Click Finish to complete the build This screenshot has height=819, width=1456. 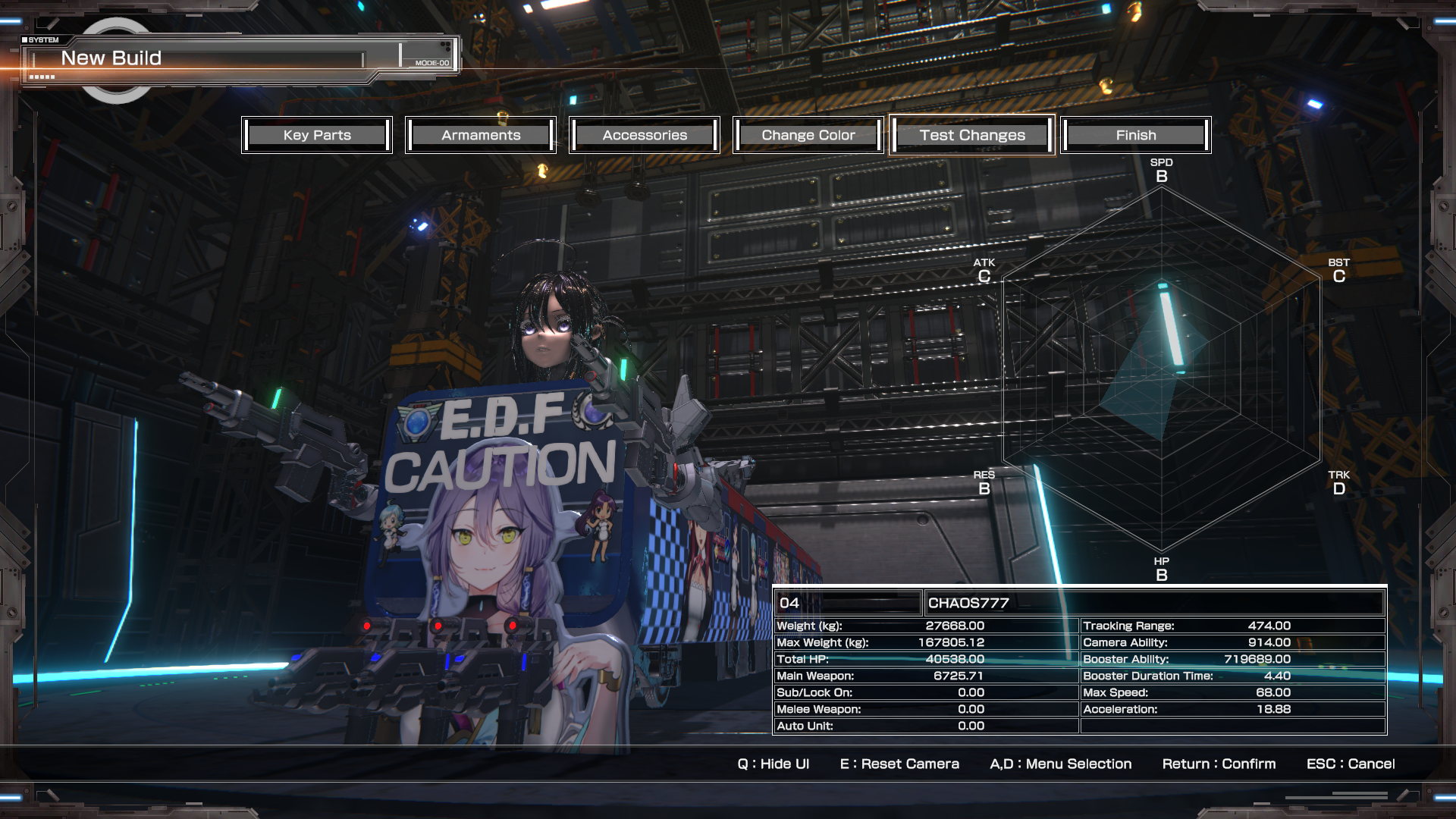tap(1136, 135)
